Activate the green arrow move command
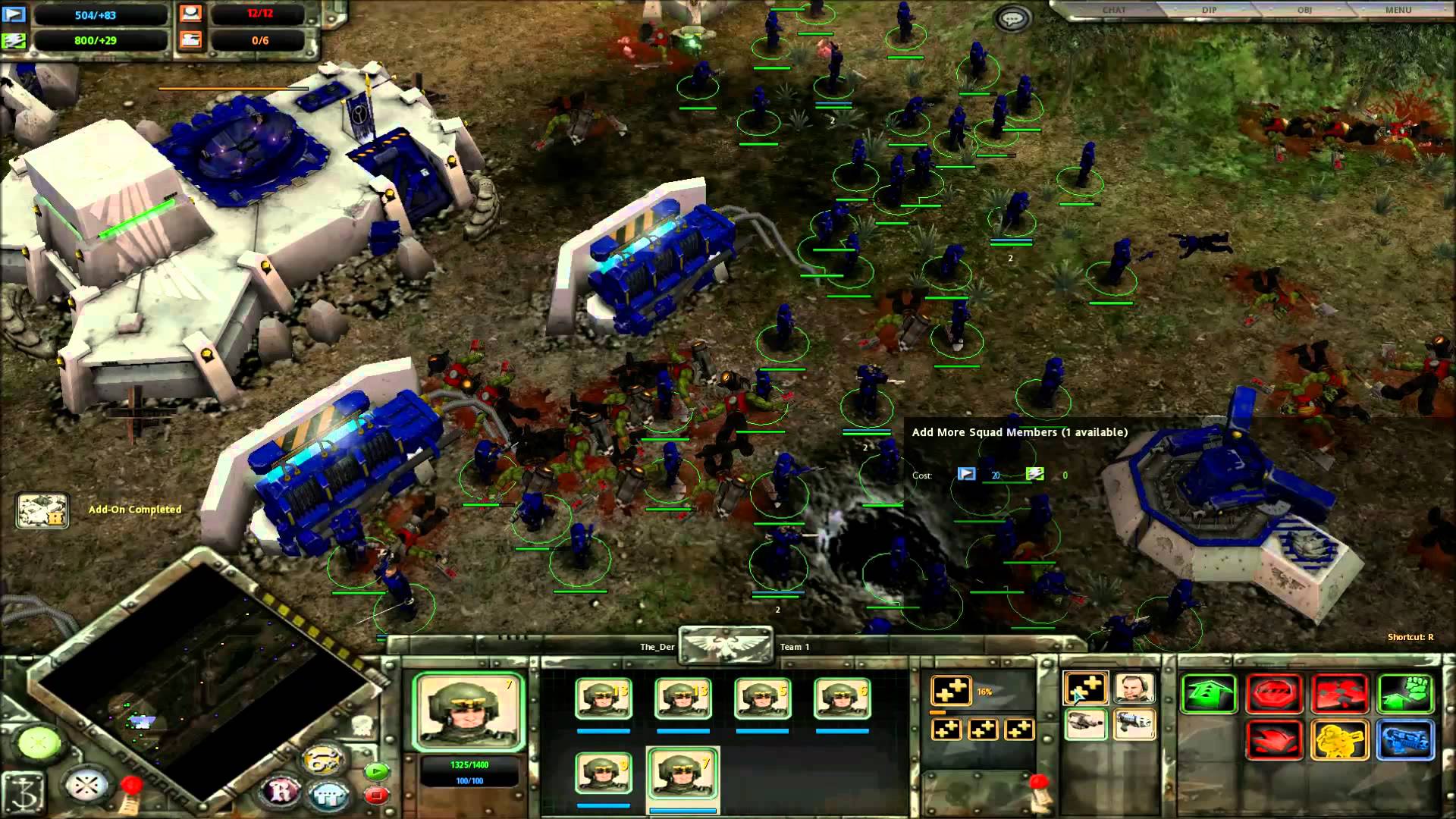This screenshot has height=819, width=1456. 1209,694
